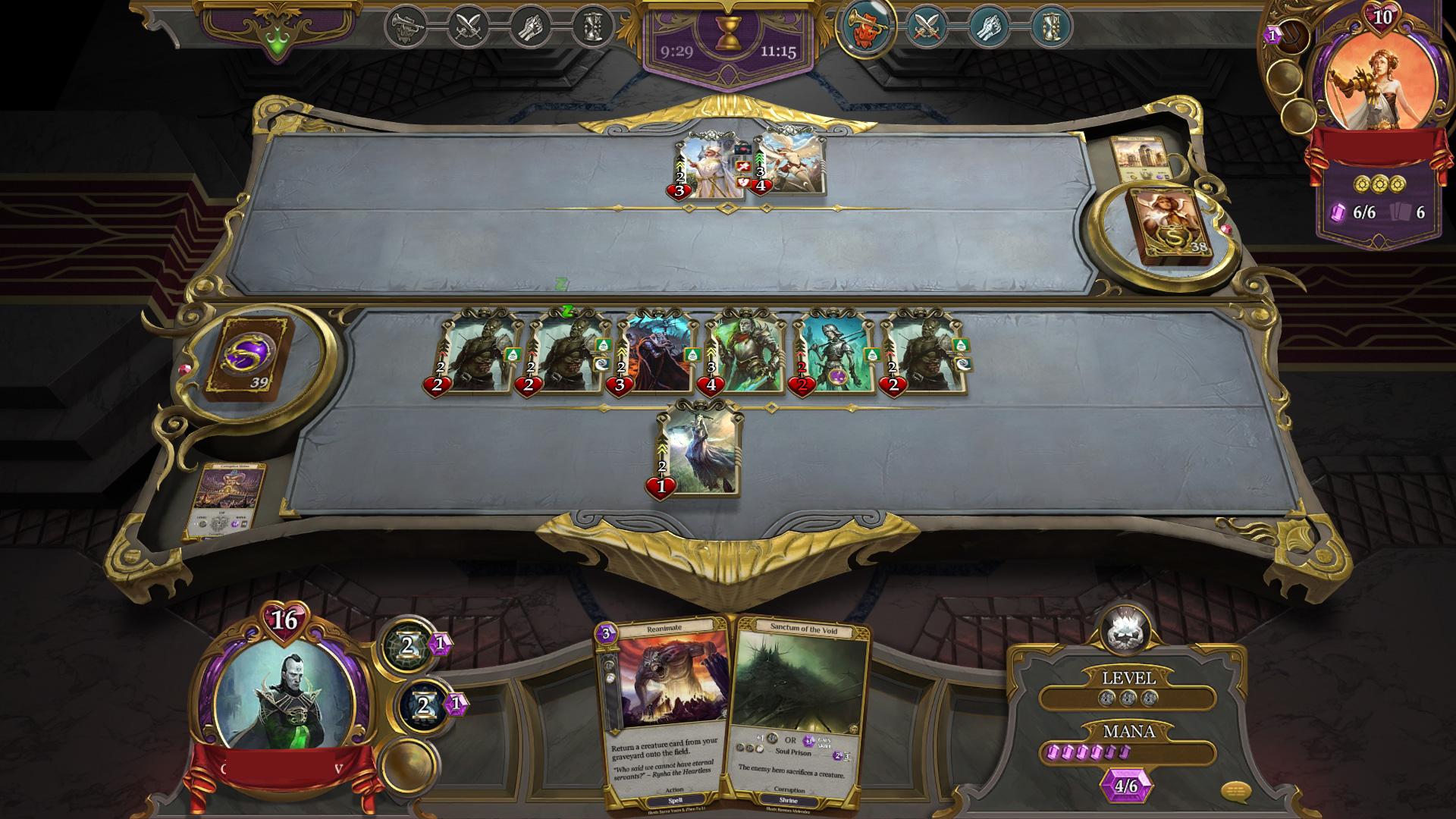Select the back-row sorceress with 1 health
Viewport: 1456px width, 819px height.
(x=698, y=450)
